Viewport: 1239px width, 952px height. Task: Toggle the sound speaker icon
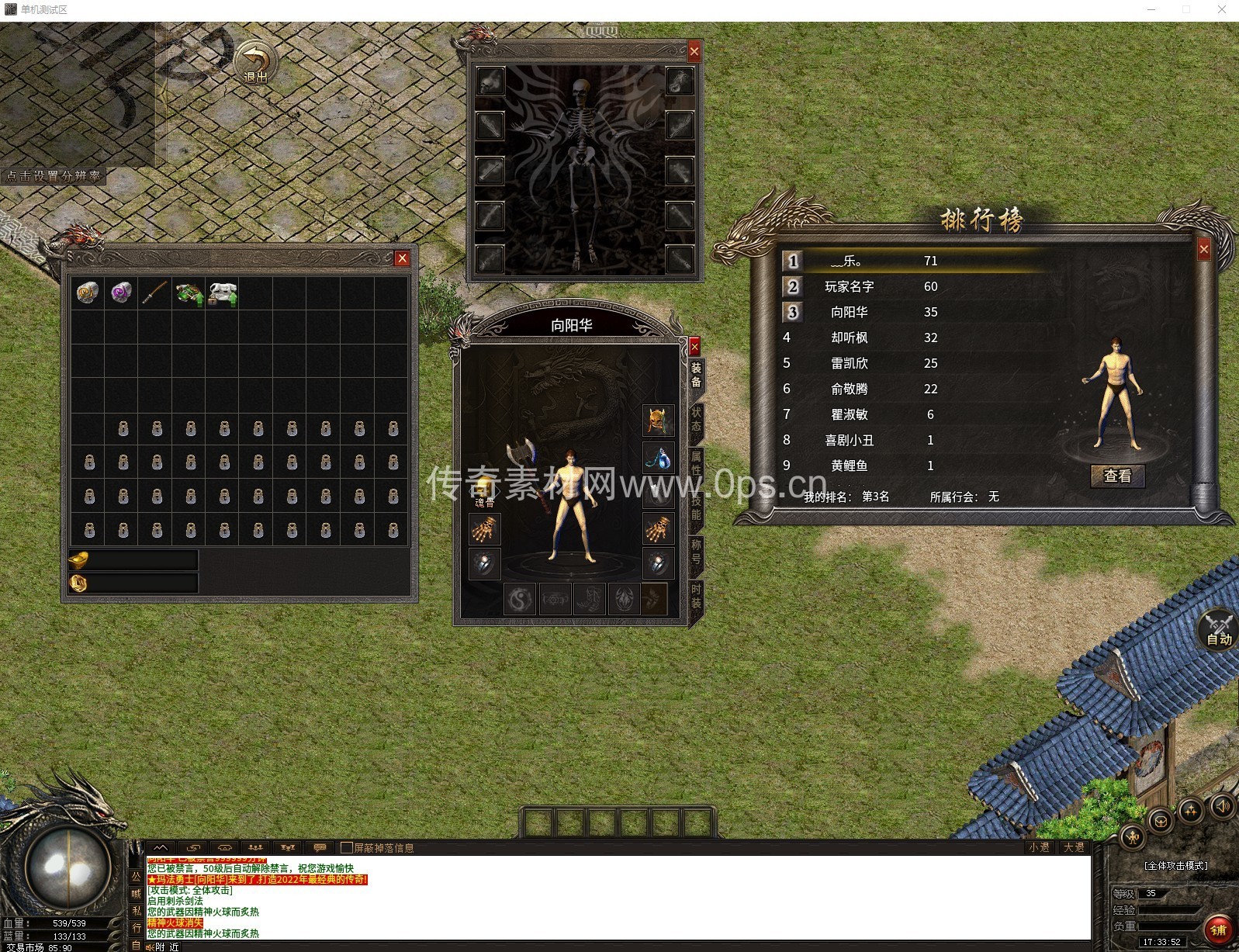1223,806
